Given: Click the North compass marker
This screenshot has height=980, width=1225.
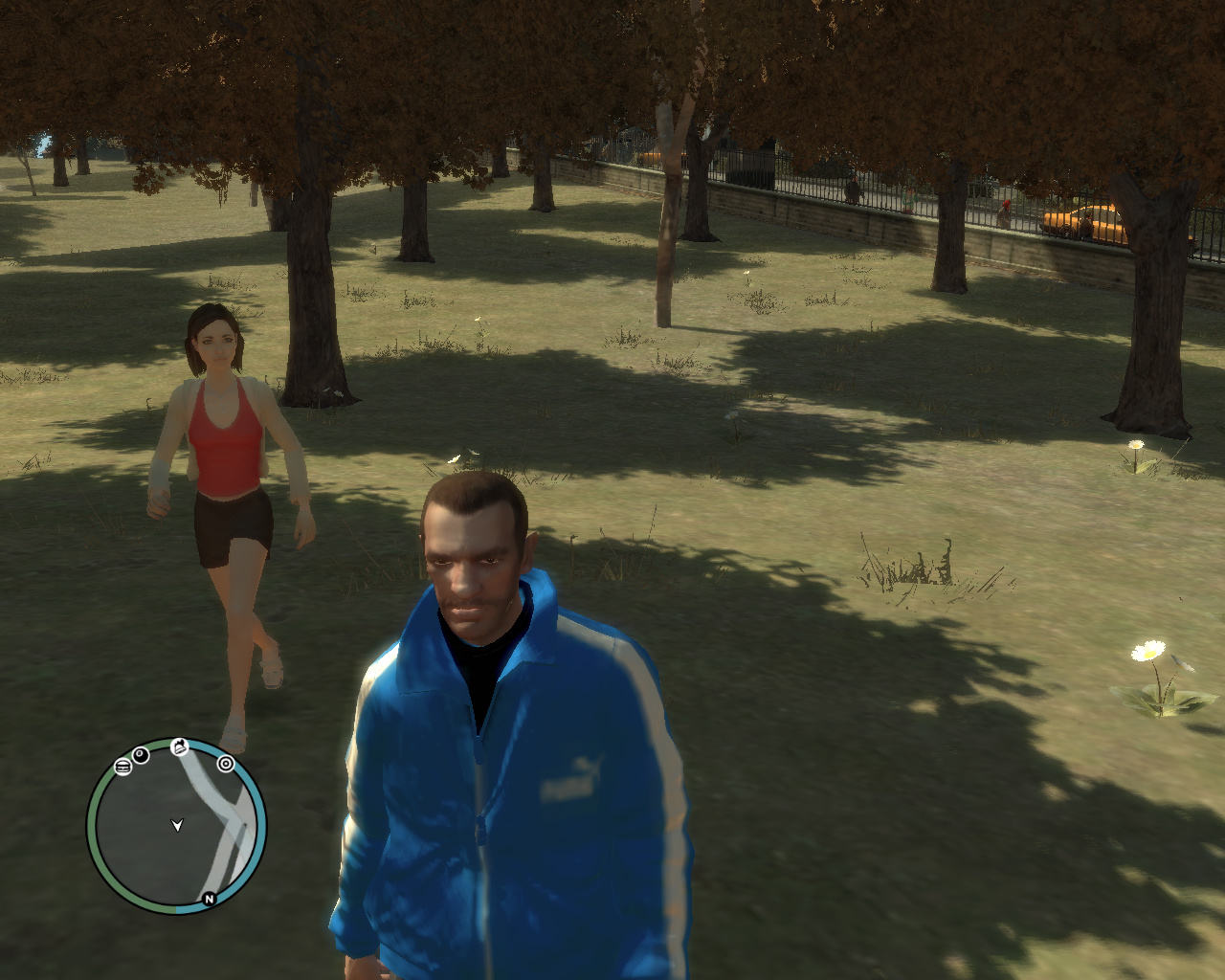Looking at the screenshot, I should pyautogui.click(x=209, y=899).
